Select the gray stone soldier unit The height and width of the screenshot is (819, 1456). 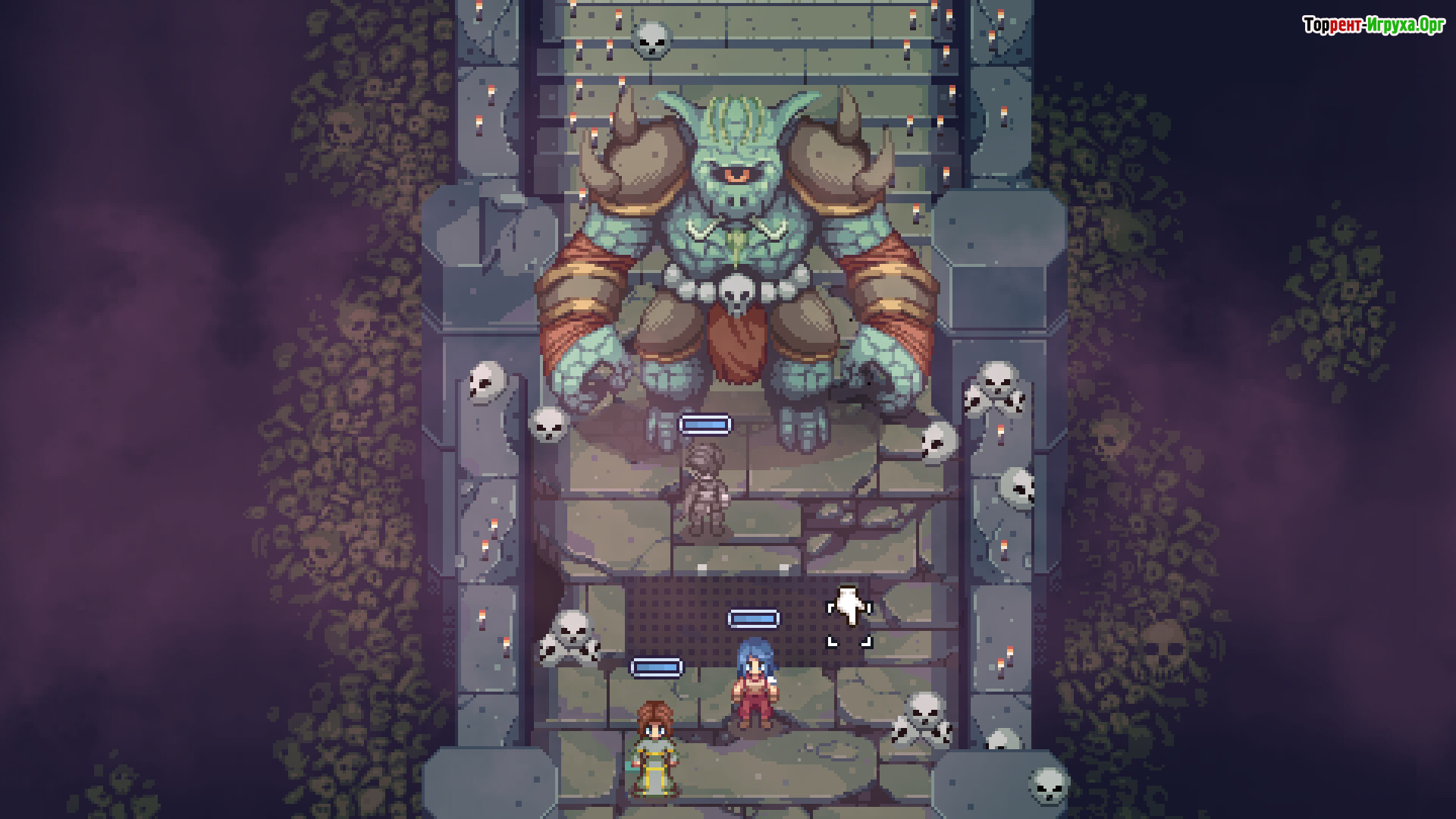[x=704, y=489]
